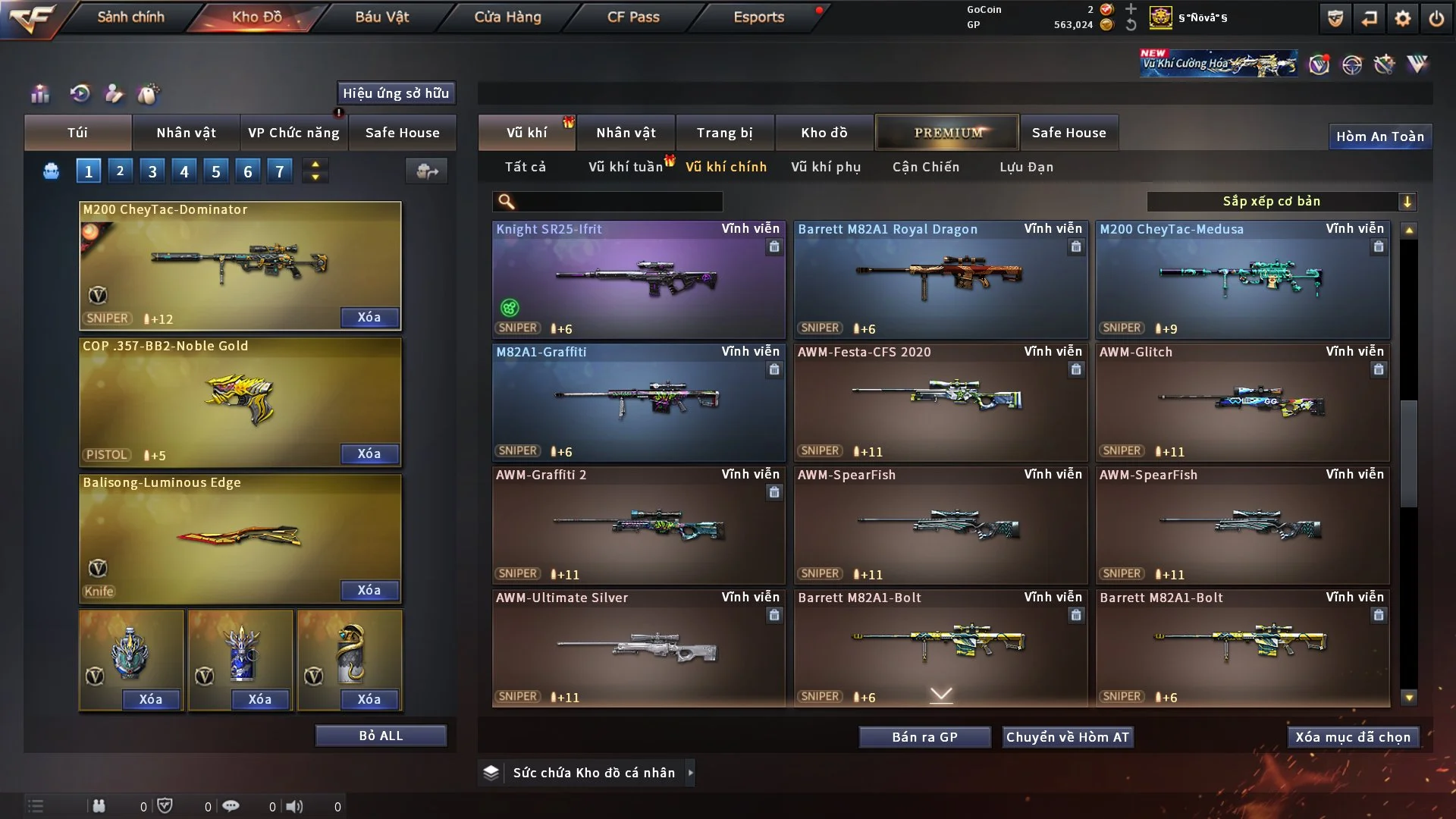Select the PREMIUM tab
Viewport: 1456px width, 819px height.
[947, 133]
